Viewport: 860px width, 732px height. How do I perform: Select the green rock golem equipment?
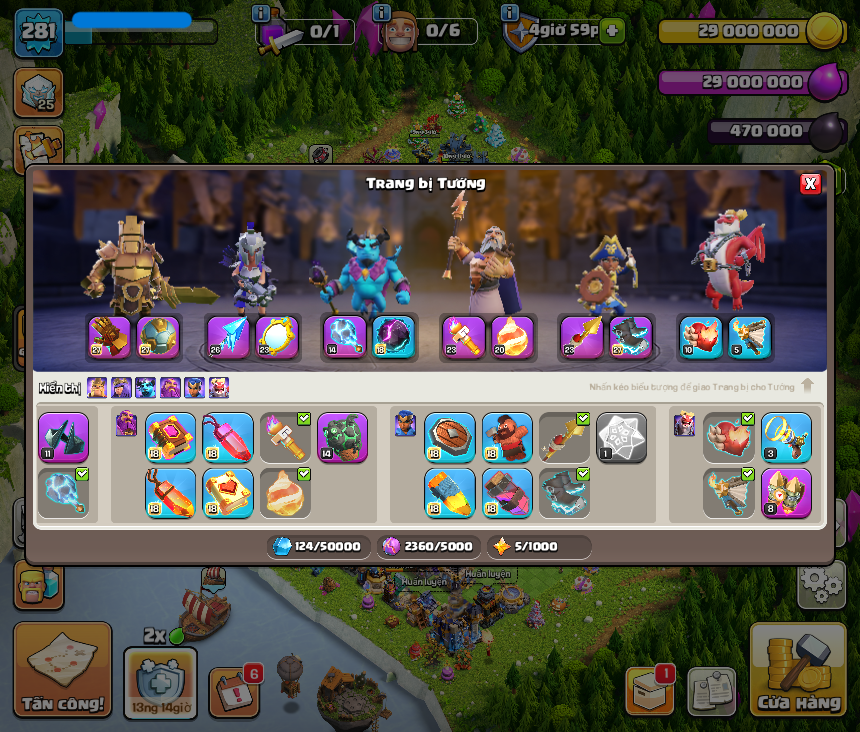pyautogui.click(x=342, y=438)
